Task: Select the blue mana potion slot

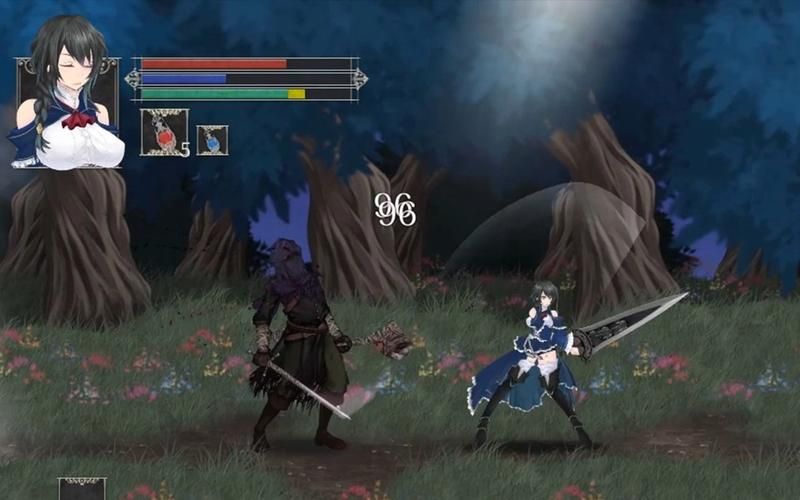Action: tap(212, 140)
